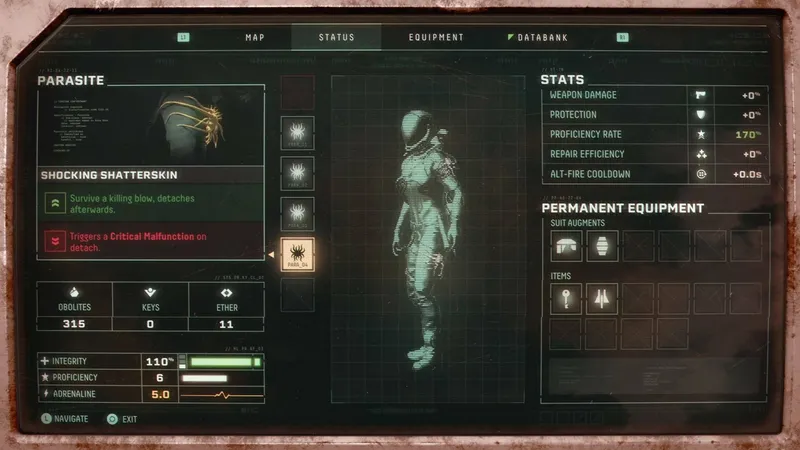Choose the twin-blade item slot
The width and height of the screenshot is (800, 450).
602,298
